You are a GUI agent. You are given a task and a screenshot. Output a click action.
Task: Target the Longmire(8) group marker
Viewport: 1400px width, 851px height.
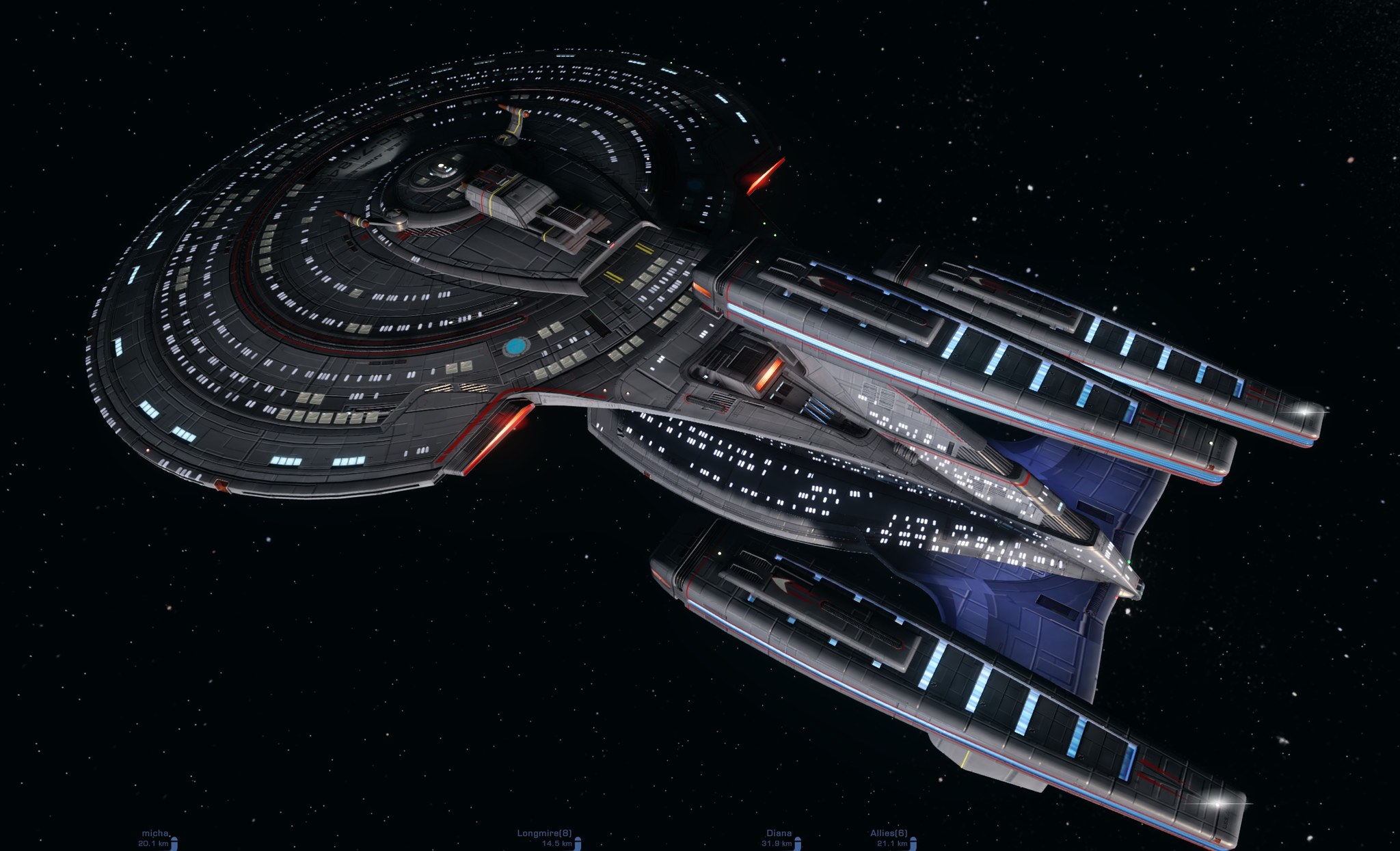tap(545, 837)
